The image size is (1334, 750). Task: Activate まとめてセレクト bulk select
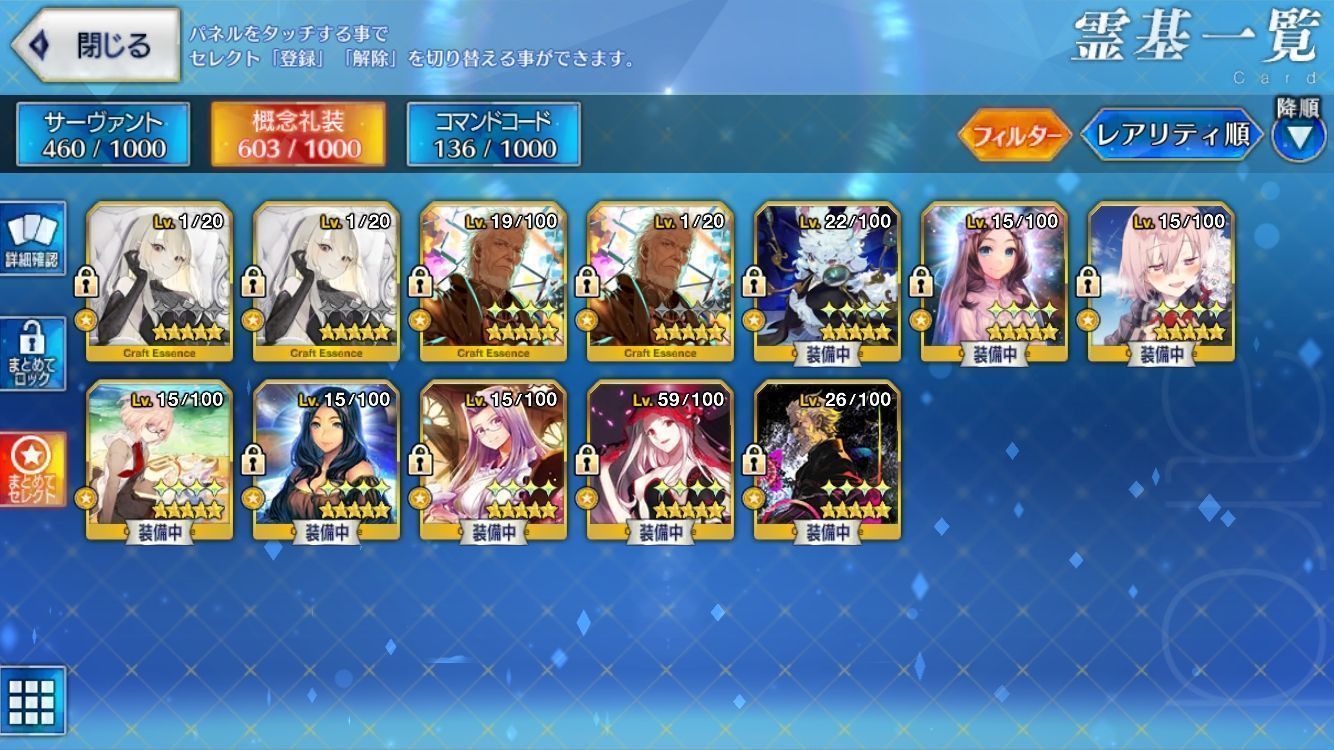33,469
